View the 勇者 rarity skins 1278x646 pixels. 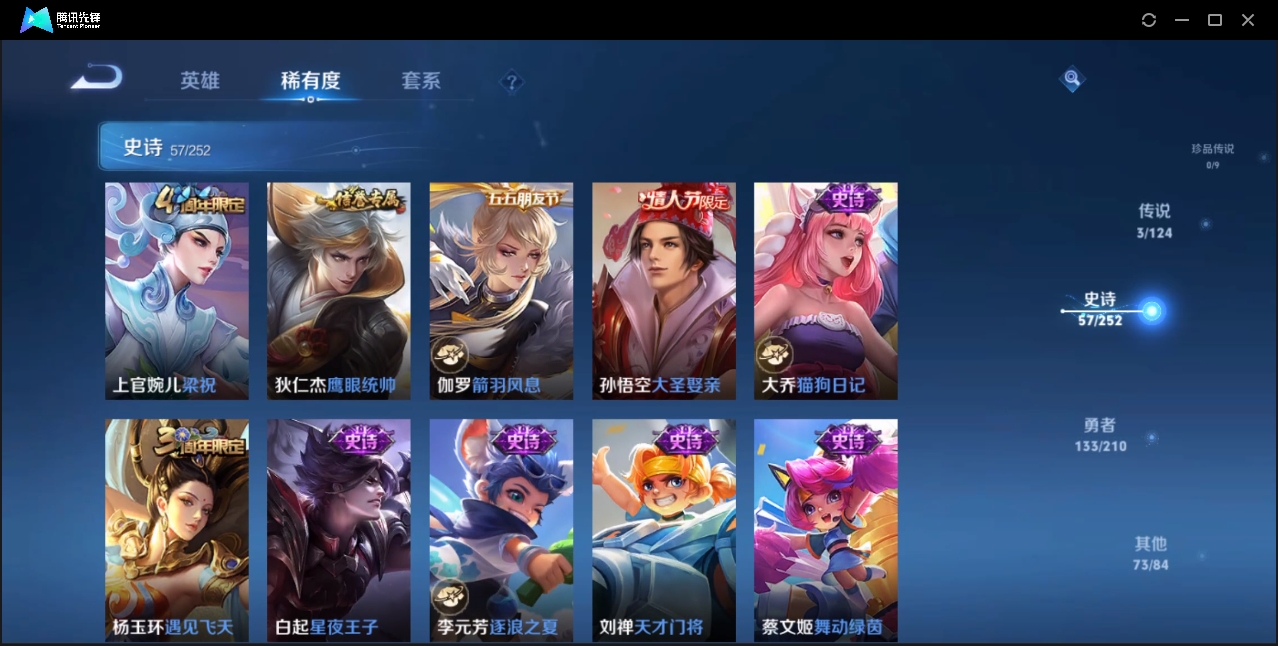1100,435
